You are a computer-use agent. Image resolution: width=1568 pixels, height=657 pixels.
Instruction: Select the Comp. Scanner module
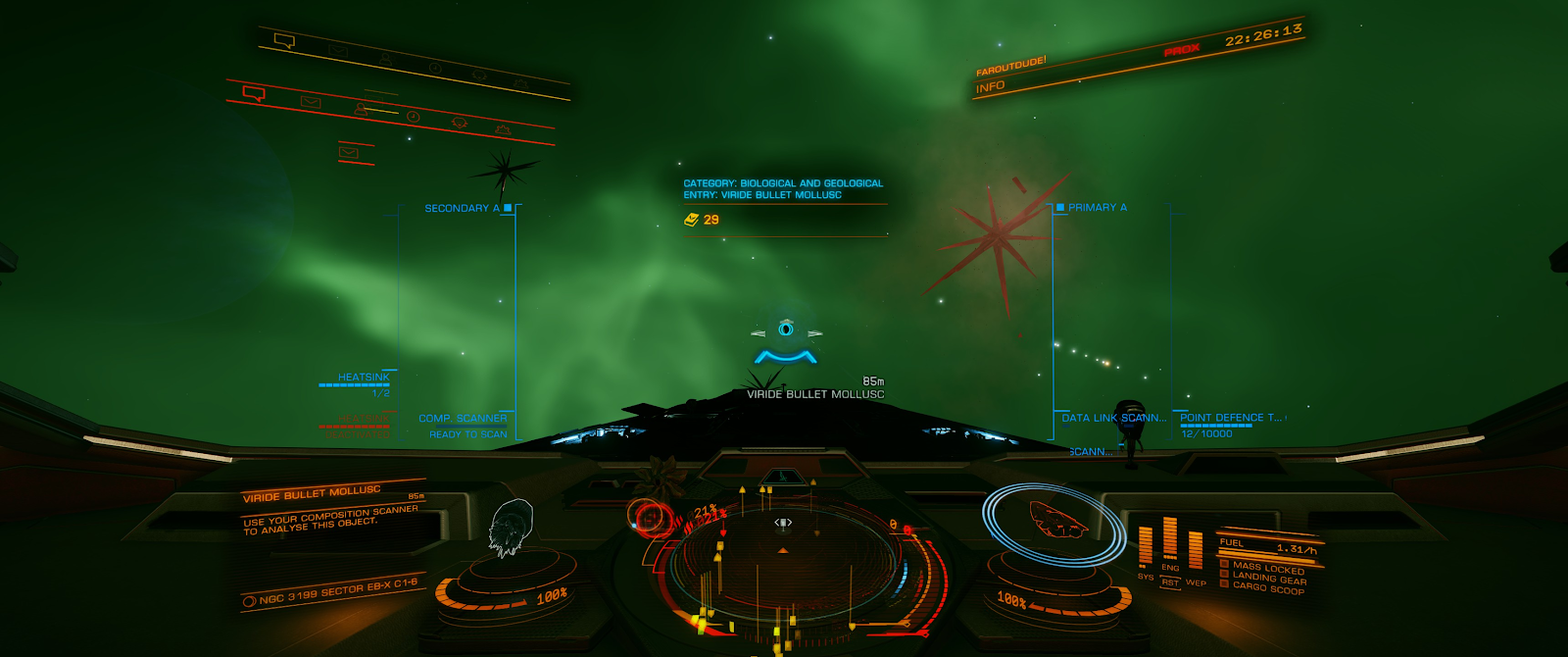click(x=463, y=419)
